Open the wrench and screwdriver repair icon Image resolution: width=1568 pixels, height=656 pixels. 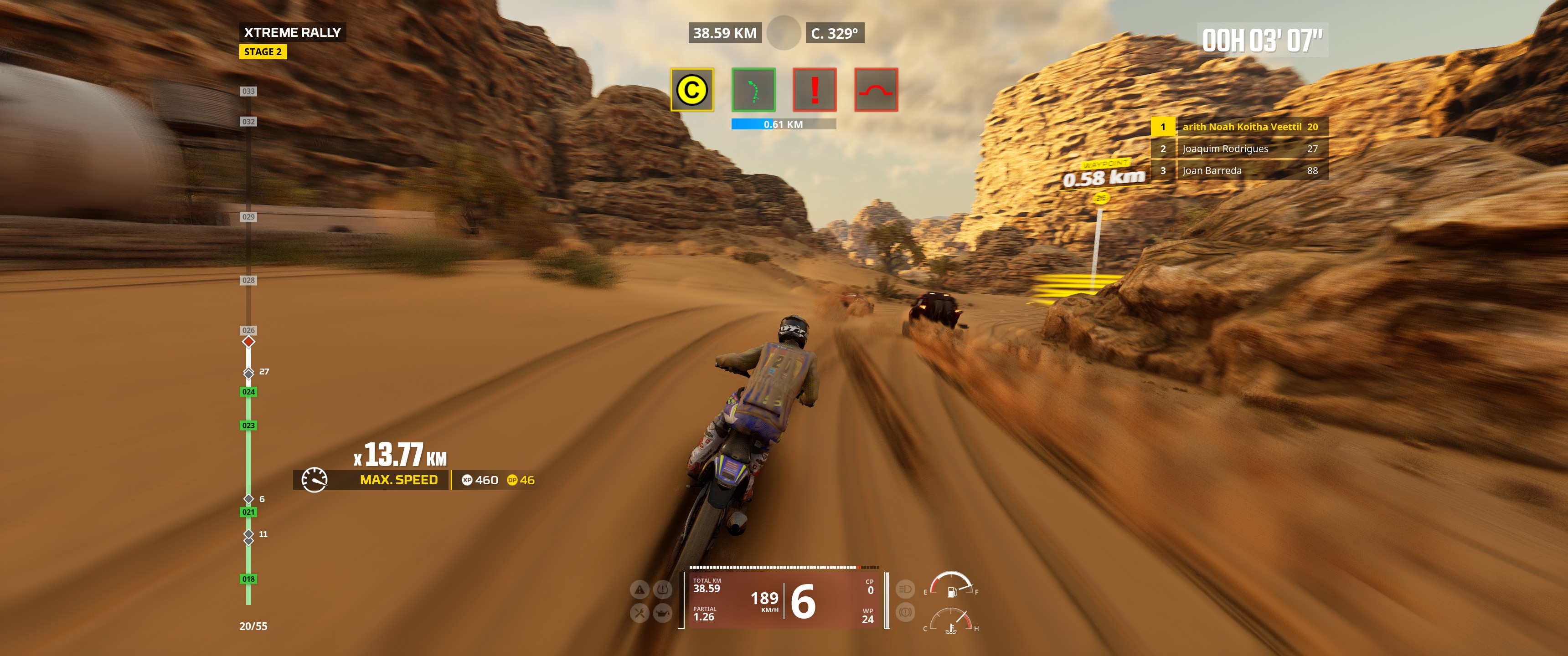[x=639, y=613]
